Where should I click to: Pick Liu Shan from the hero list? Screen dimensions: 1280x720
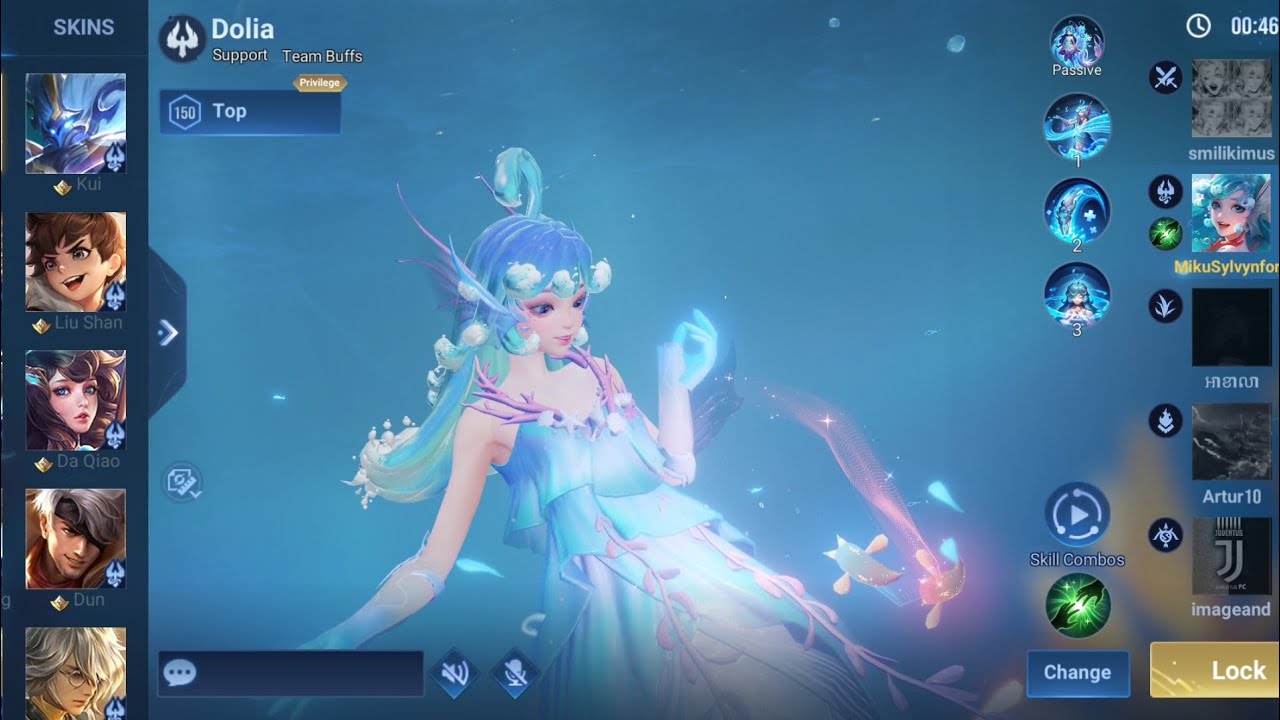point(76,262)
